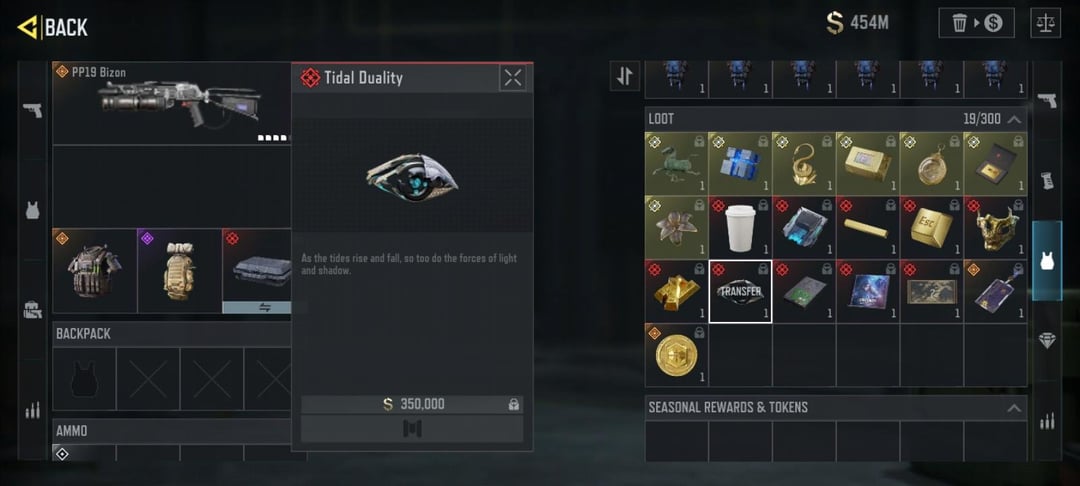
Task: Select the TRANSFER loot item
Action: [x=740, y=291]
